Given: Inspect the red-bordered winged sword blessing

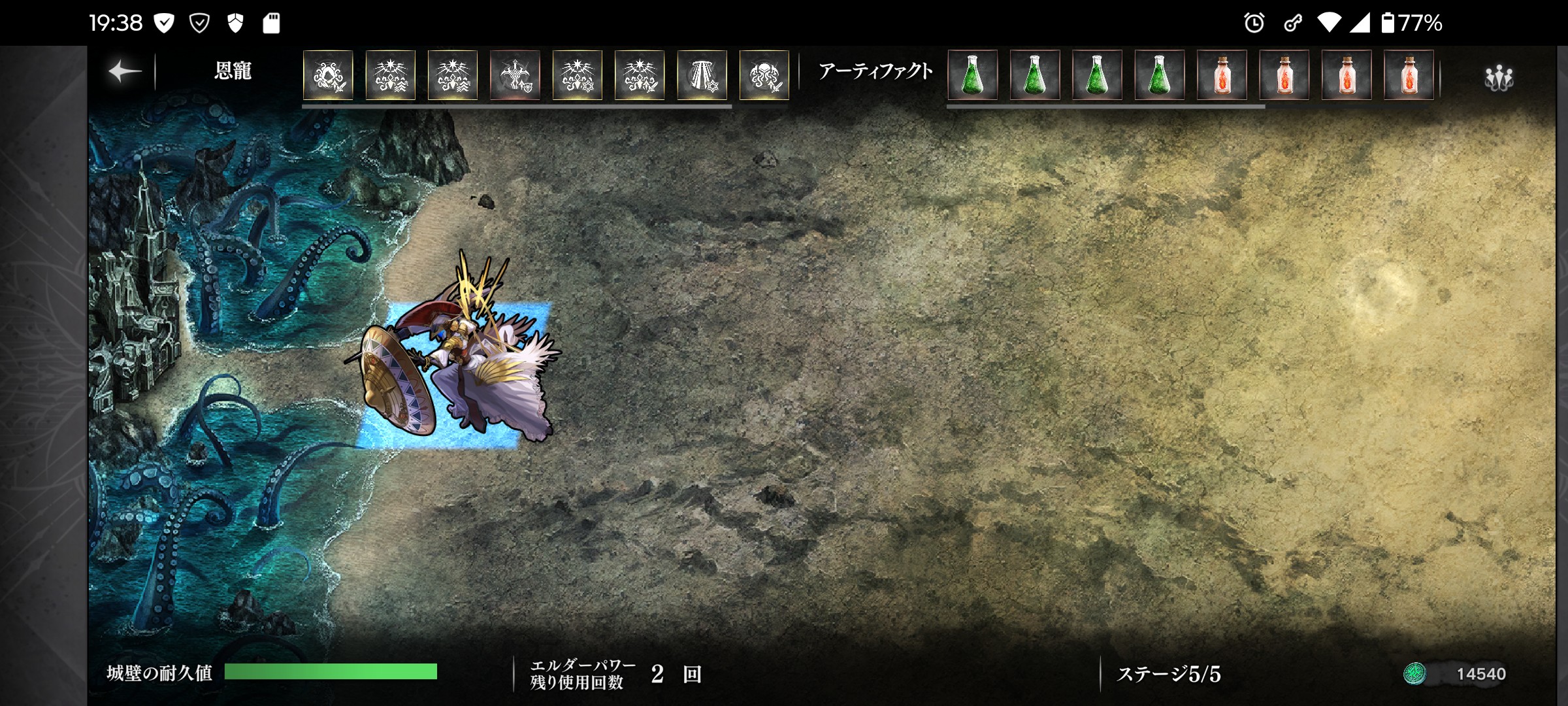Looking at the screenshot, I should click(515, 75).
